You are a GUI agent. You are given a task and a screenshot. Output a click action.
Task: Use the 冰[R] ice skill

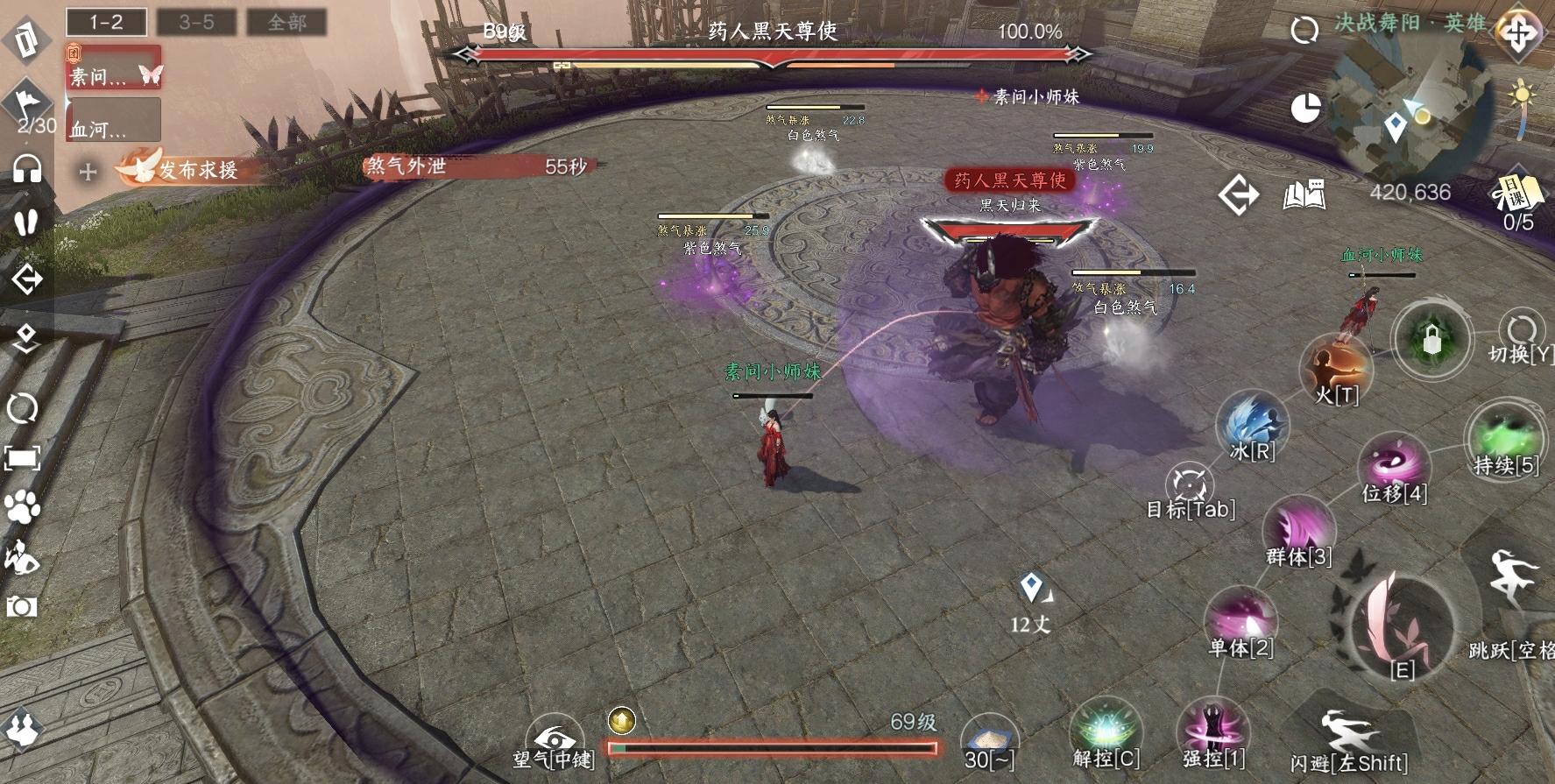click(x=1253, y=424)
